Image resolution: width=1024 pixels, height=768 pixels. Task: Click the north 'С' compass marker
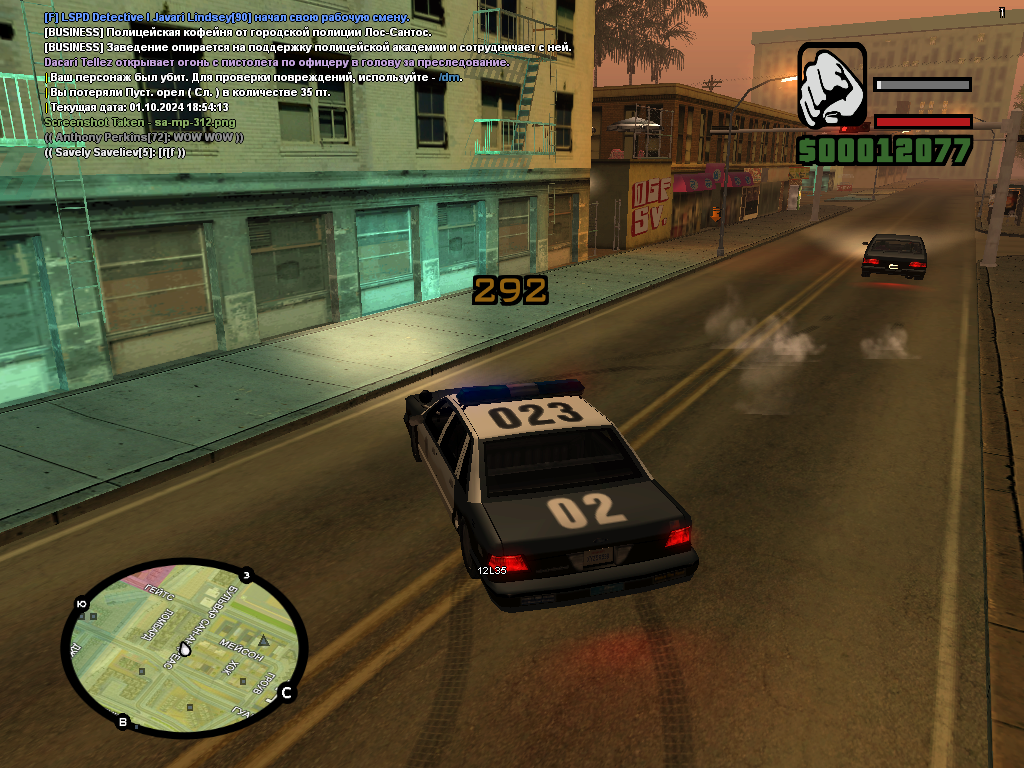(286, 692)
